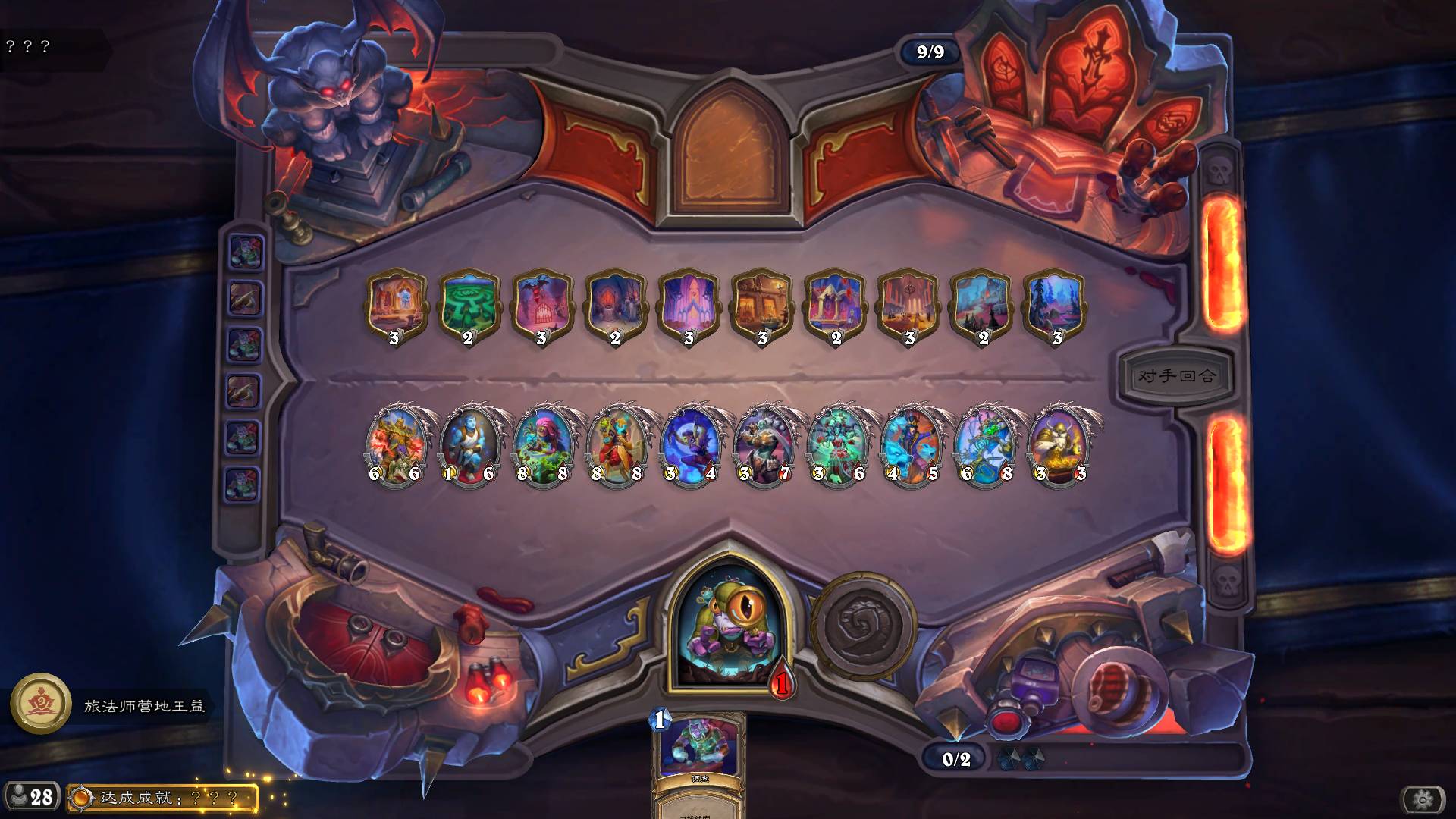Click the 对手回合 end turn button
The width and height of the screenshot is (1456, 819).
1176,375
